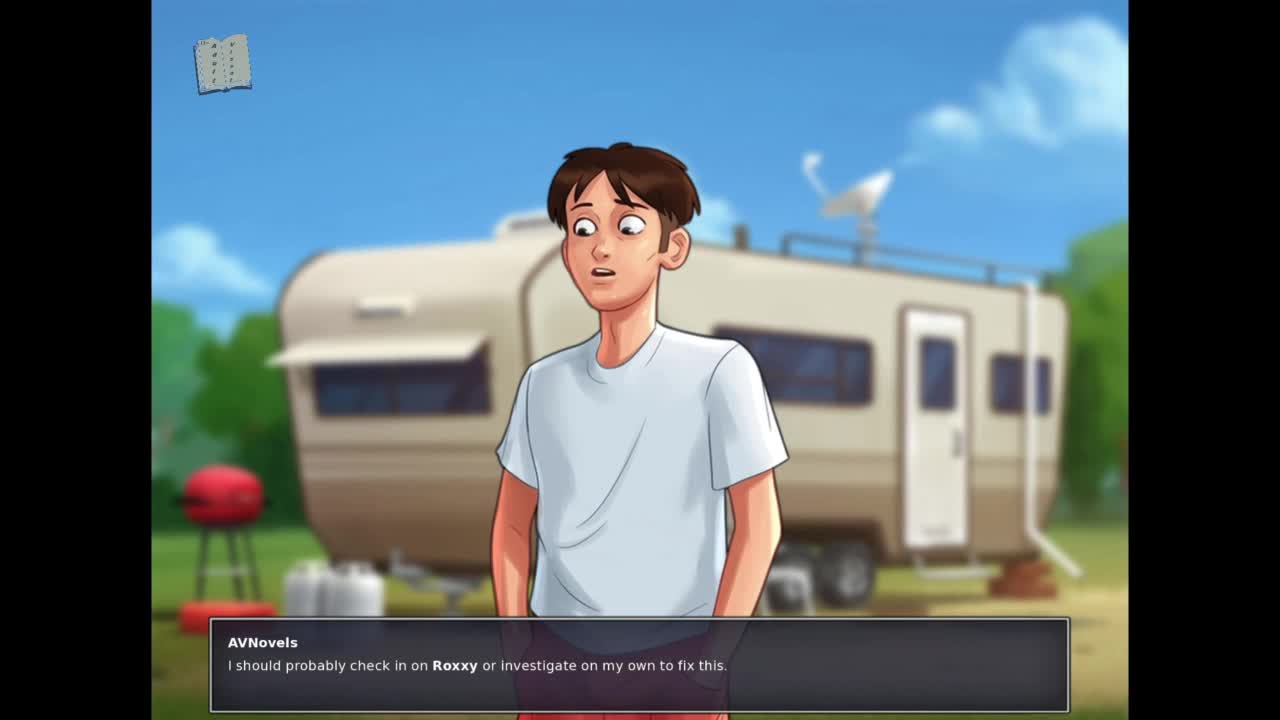Screen dimensions: 1280x720
Task: Advance the AVNovels dialogue box
Action: point(639,665)
